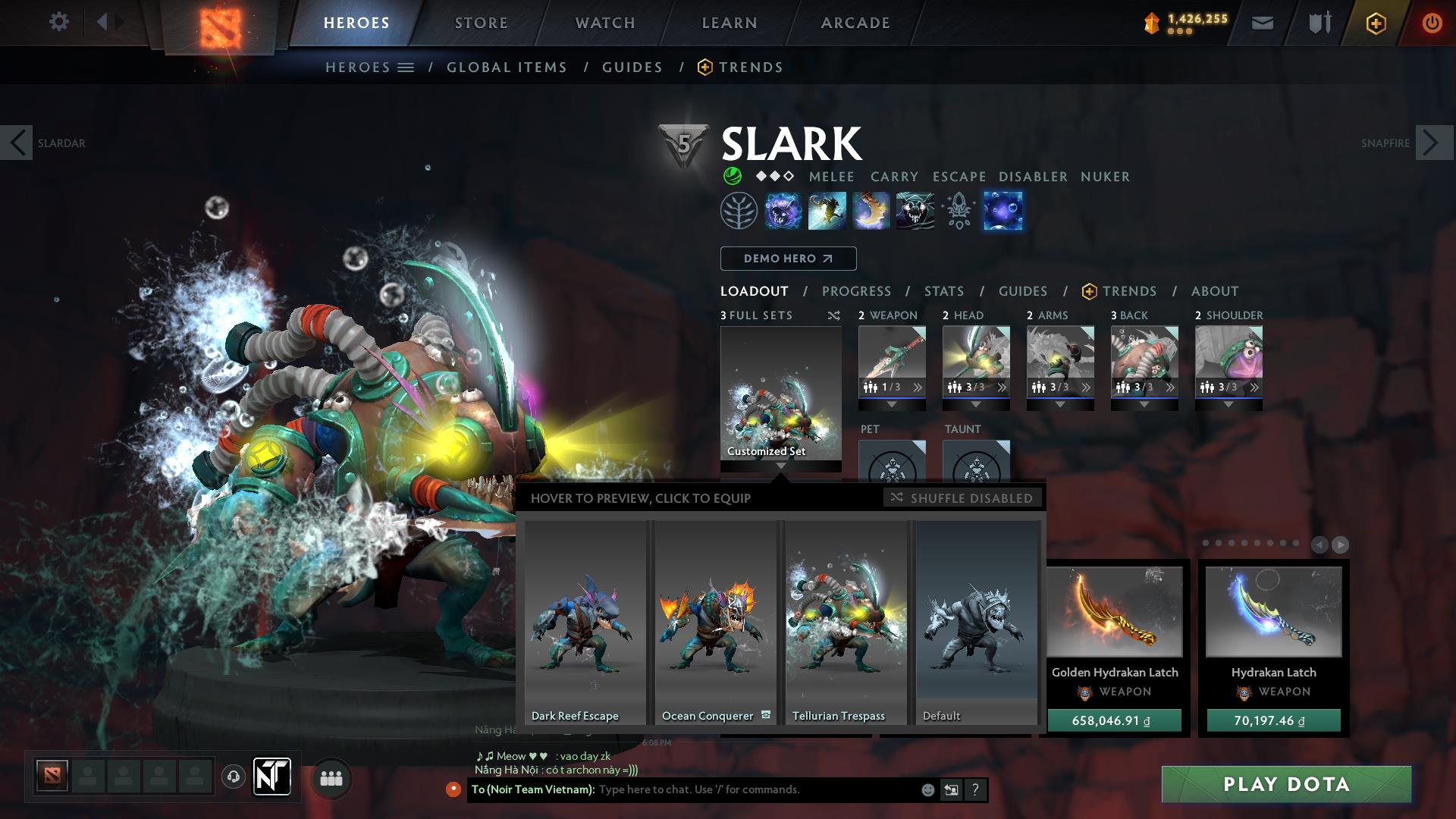Open the Arcade menu item

[855, 22]
